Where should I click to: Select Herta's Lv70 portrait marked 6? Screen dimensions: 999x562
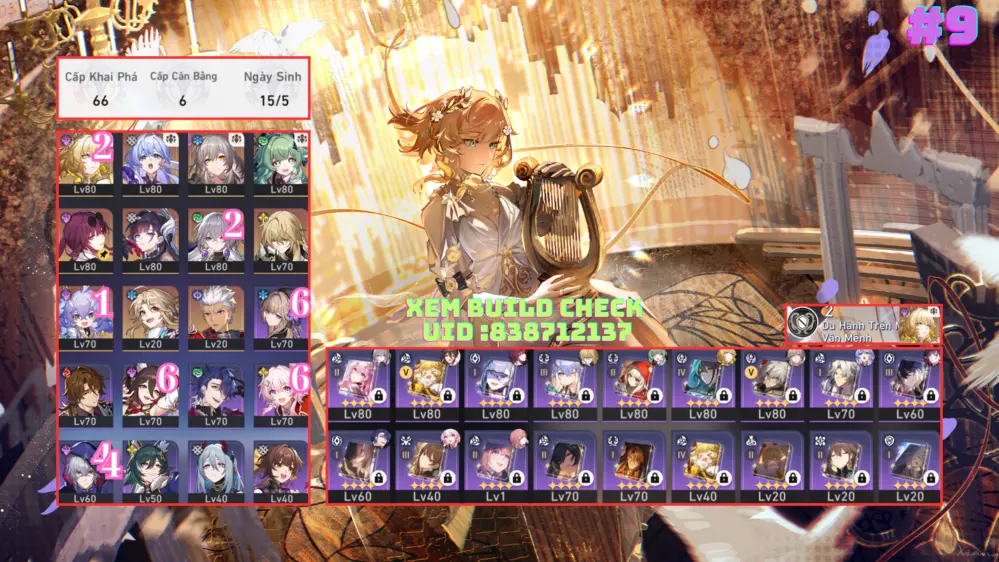click(280, 313)
